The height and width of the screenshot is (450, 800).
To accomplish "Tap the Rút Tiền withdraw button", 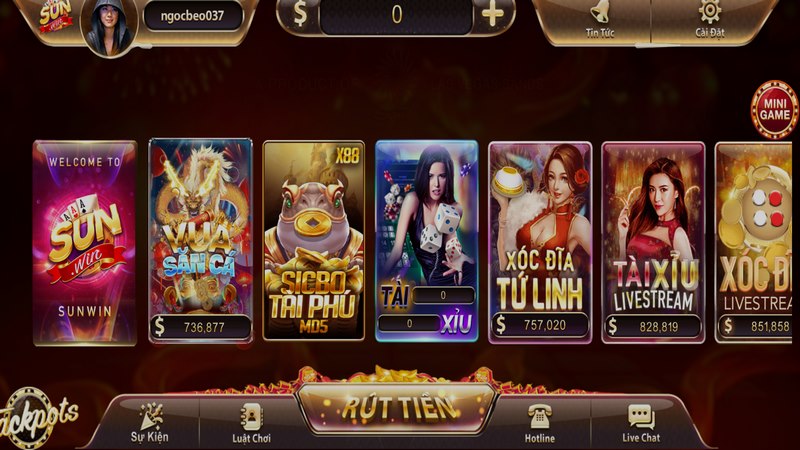I will pyautogui.click(x=398, y=407).
